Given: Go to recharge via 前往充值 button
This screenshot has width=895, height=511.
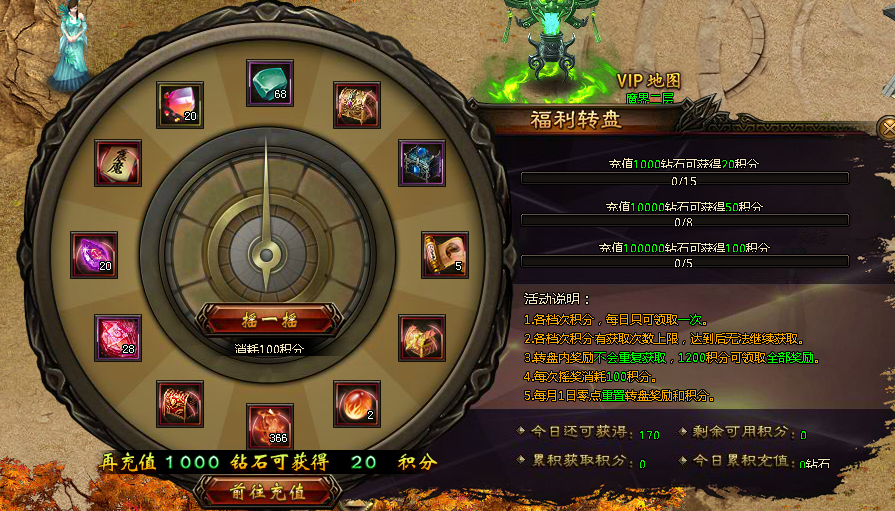Looking at the screenshot, I should coord(266,491).
